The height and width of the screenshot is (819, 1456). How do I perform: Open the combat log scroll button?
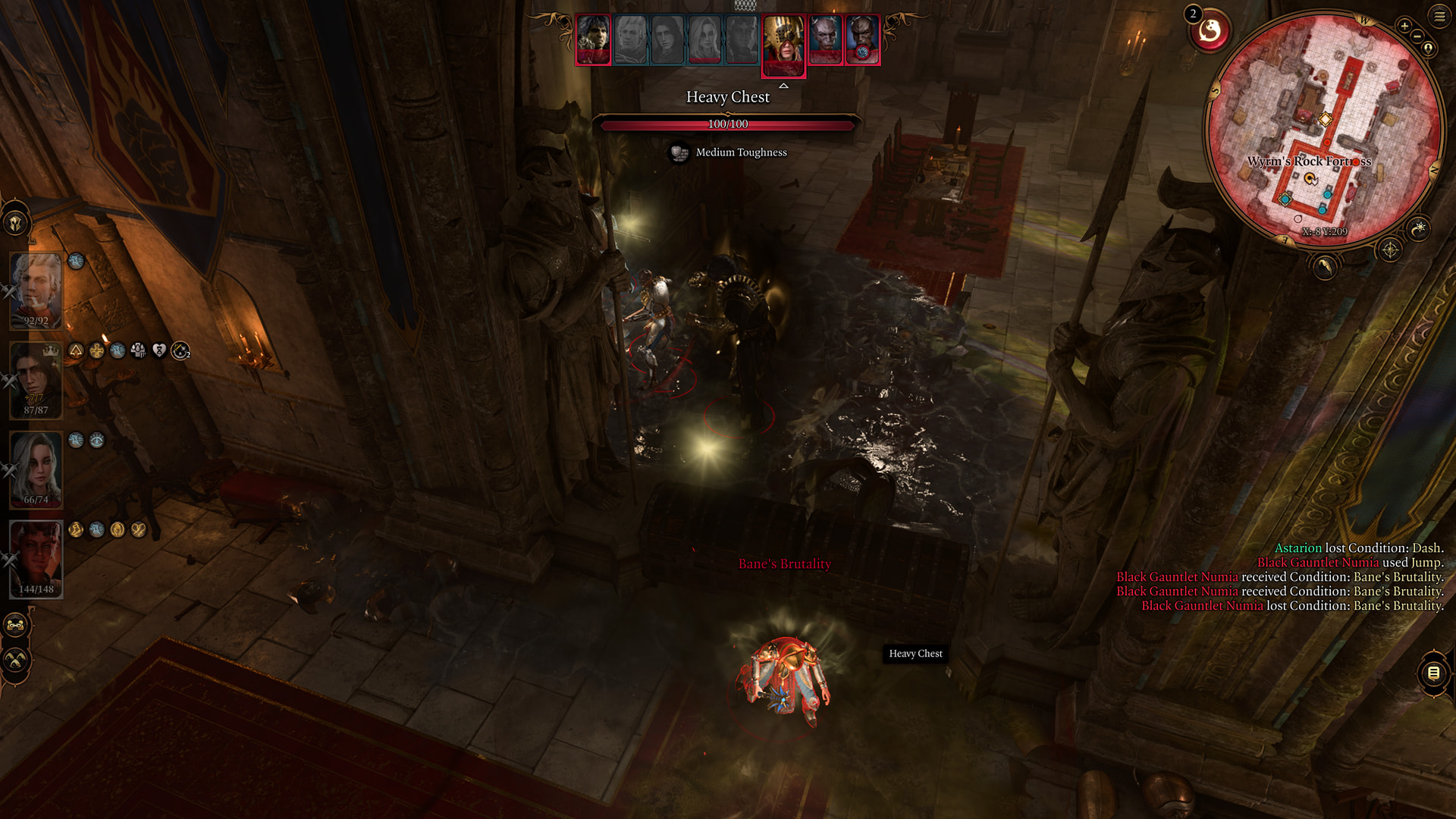1433,673
